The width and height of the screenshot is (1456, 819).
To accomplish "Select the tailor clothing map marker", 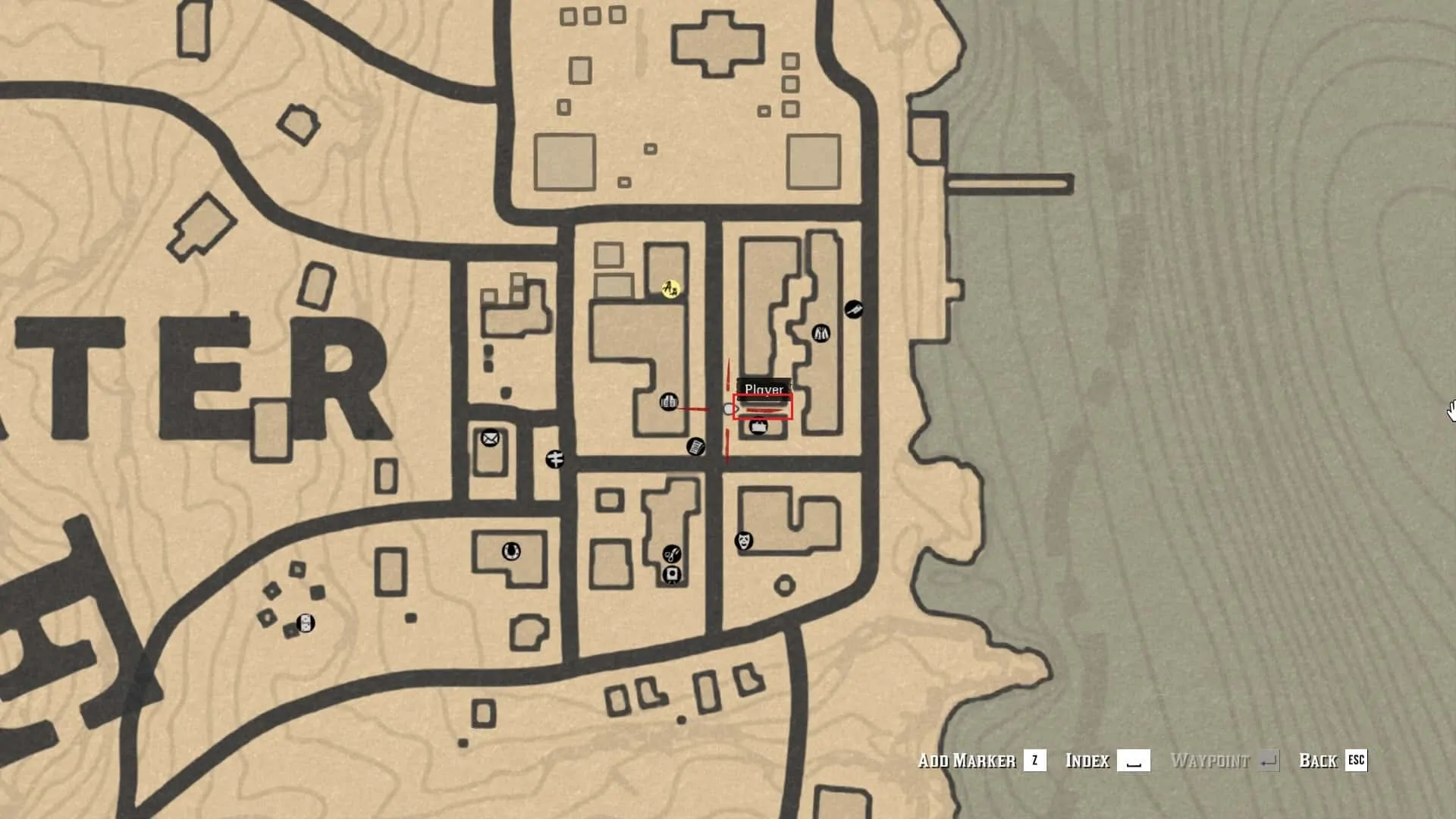I will (x=821, y=333).
